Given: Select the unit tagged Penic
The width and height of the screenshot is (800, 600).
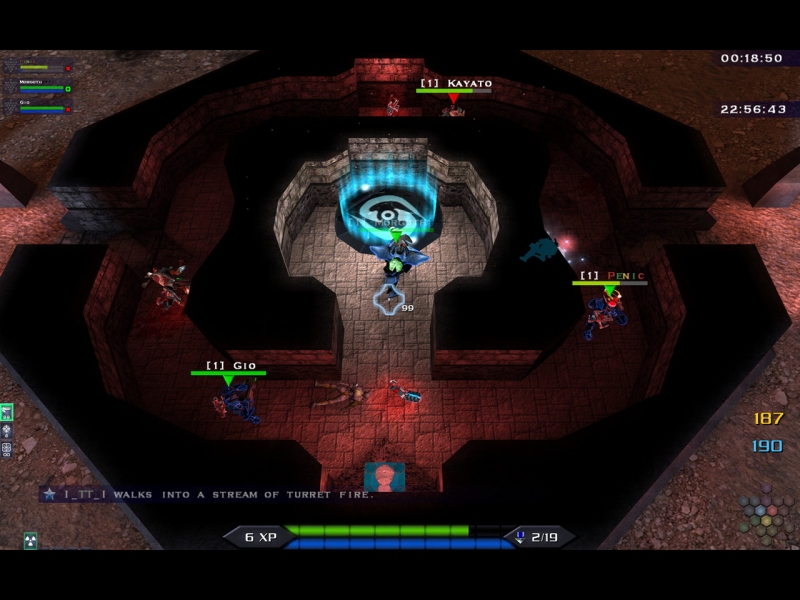Looking at the screenshot, I should pos(607,315).
